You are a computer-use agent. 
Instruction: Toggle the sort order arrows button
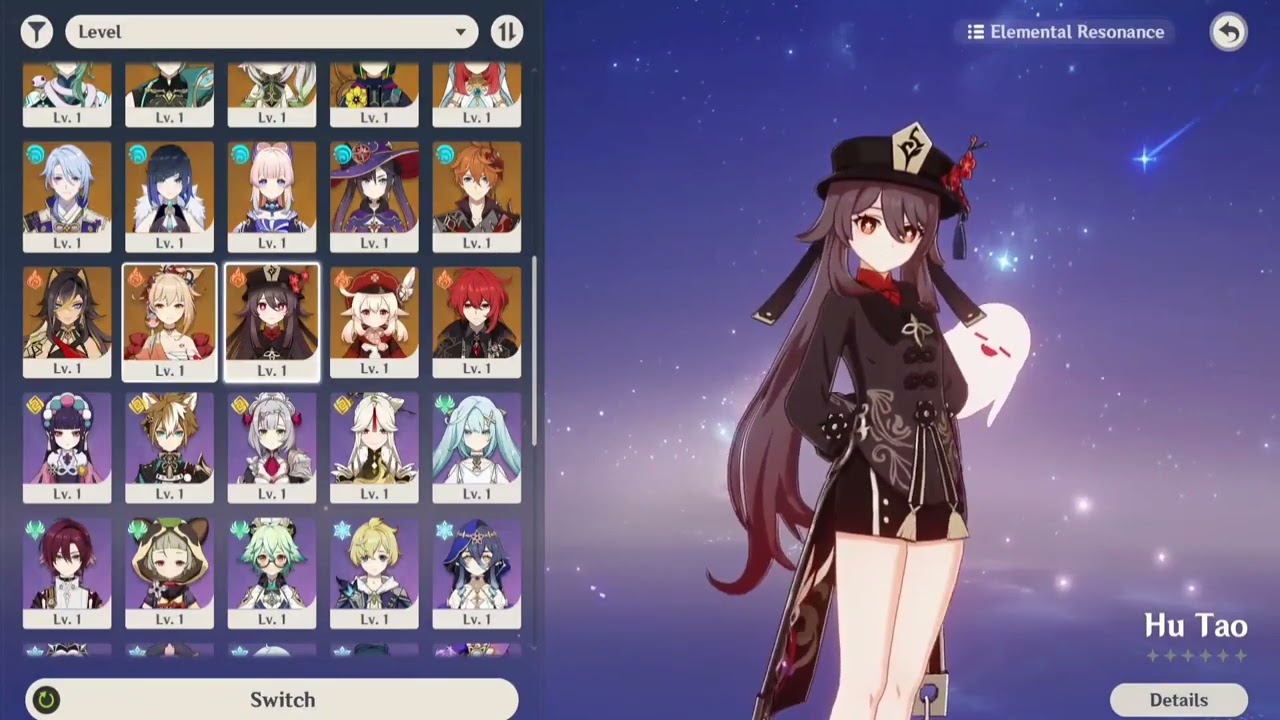tap(507, 32)
